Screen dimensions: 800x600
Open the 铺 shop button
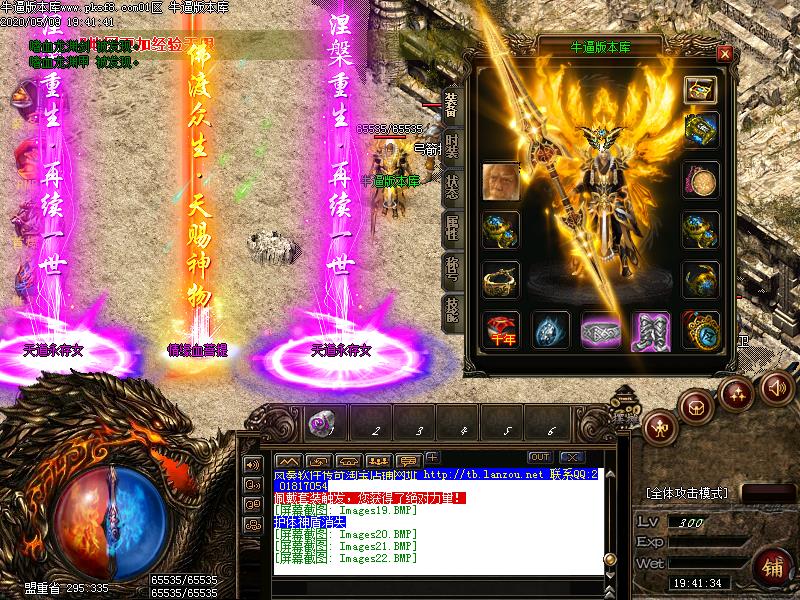(772, 566)
